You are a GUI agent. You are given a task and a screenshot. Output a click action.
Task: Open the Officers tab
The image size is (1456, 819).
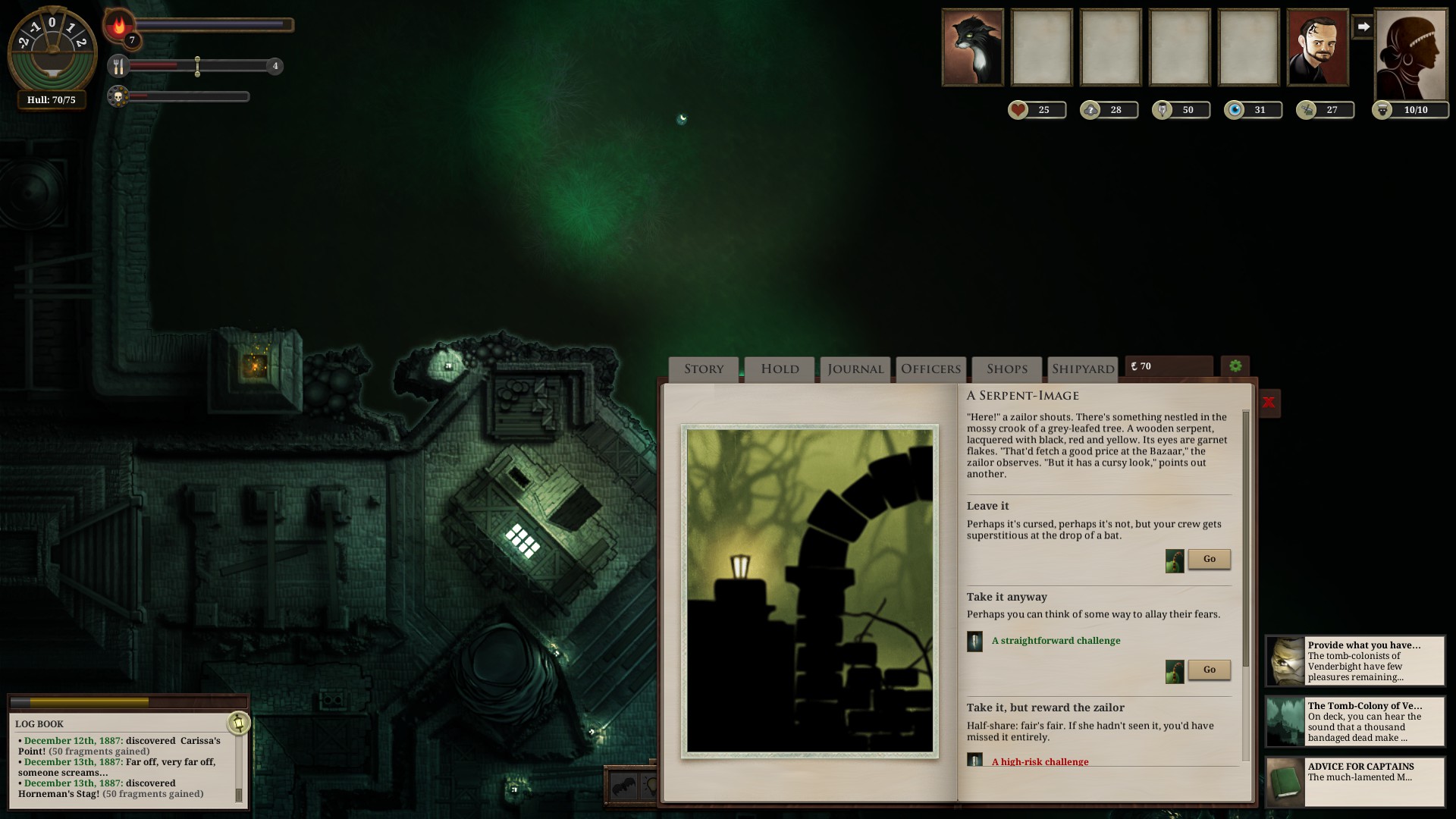click(x=930, y=369)
